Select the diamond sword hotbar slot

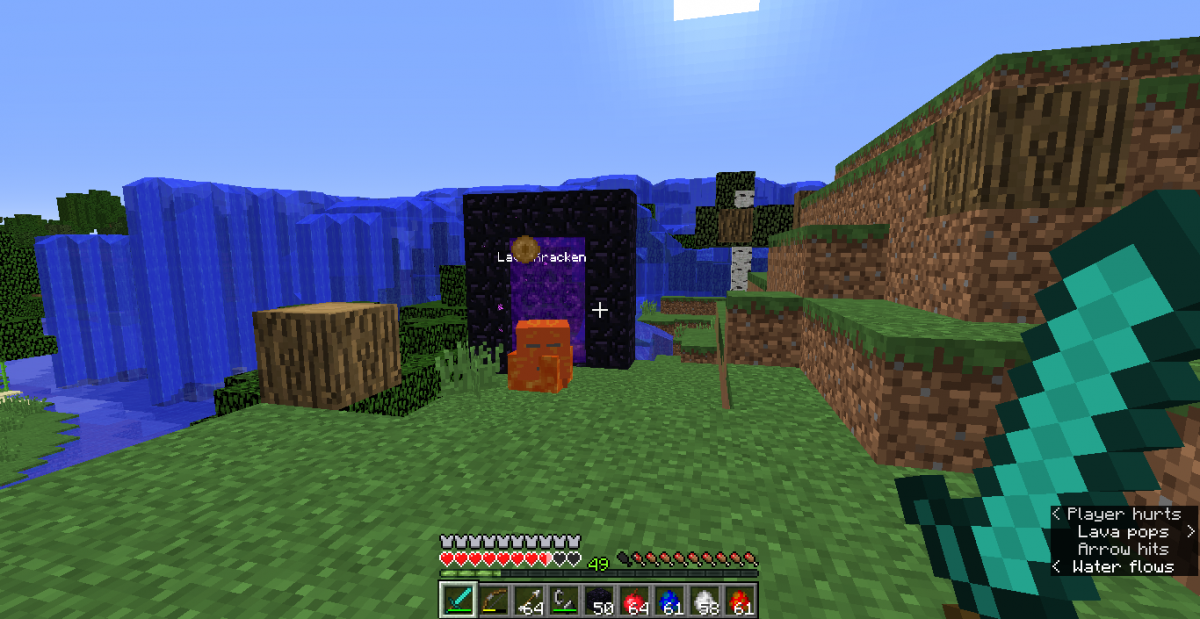tap(459, 599)
